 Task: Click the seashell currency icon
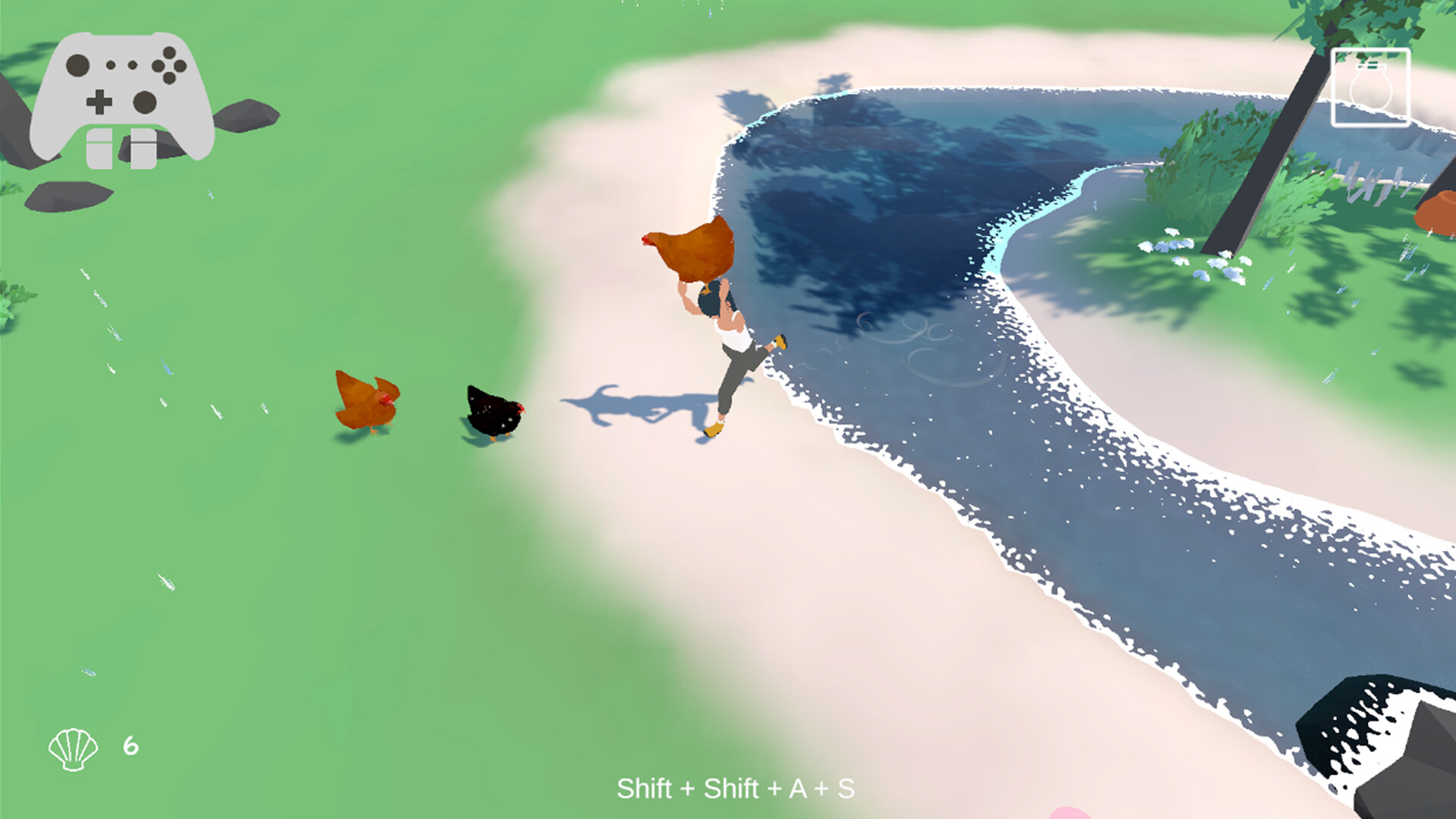[74, 751]
